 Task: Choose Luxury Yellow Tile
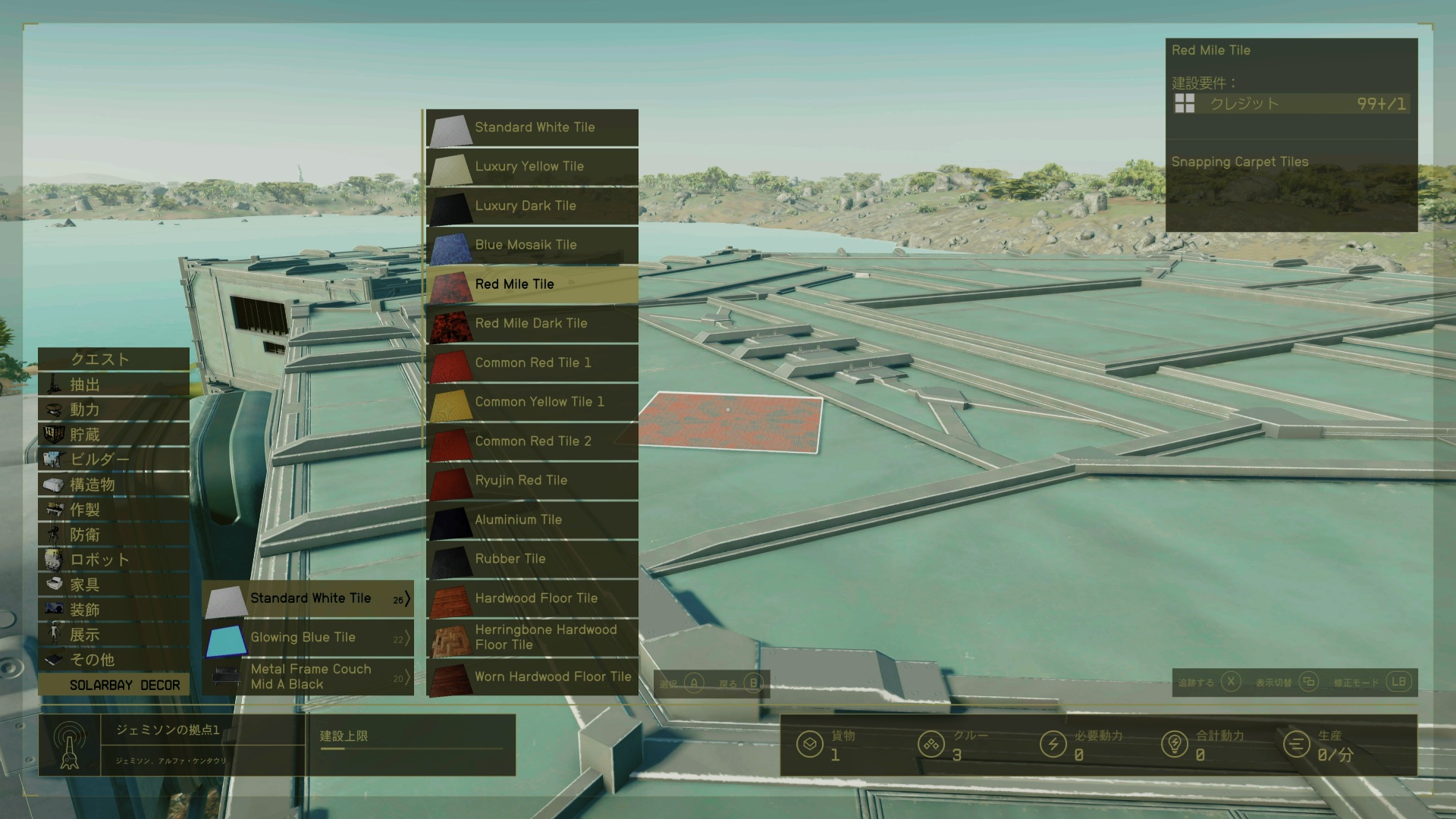tap(532, 167)
